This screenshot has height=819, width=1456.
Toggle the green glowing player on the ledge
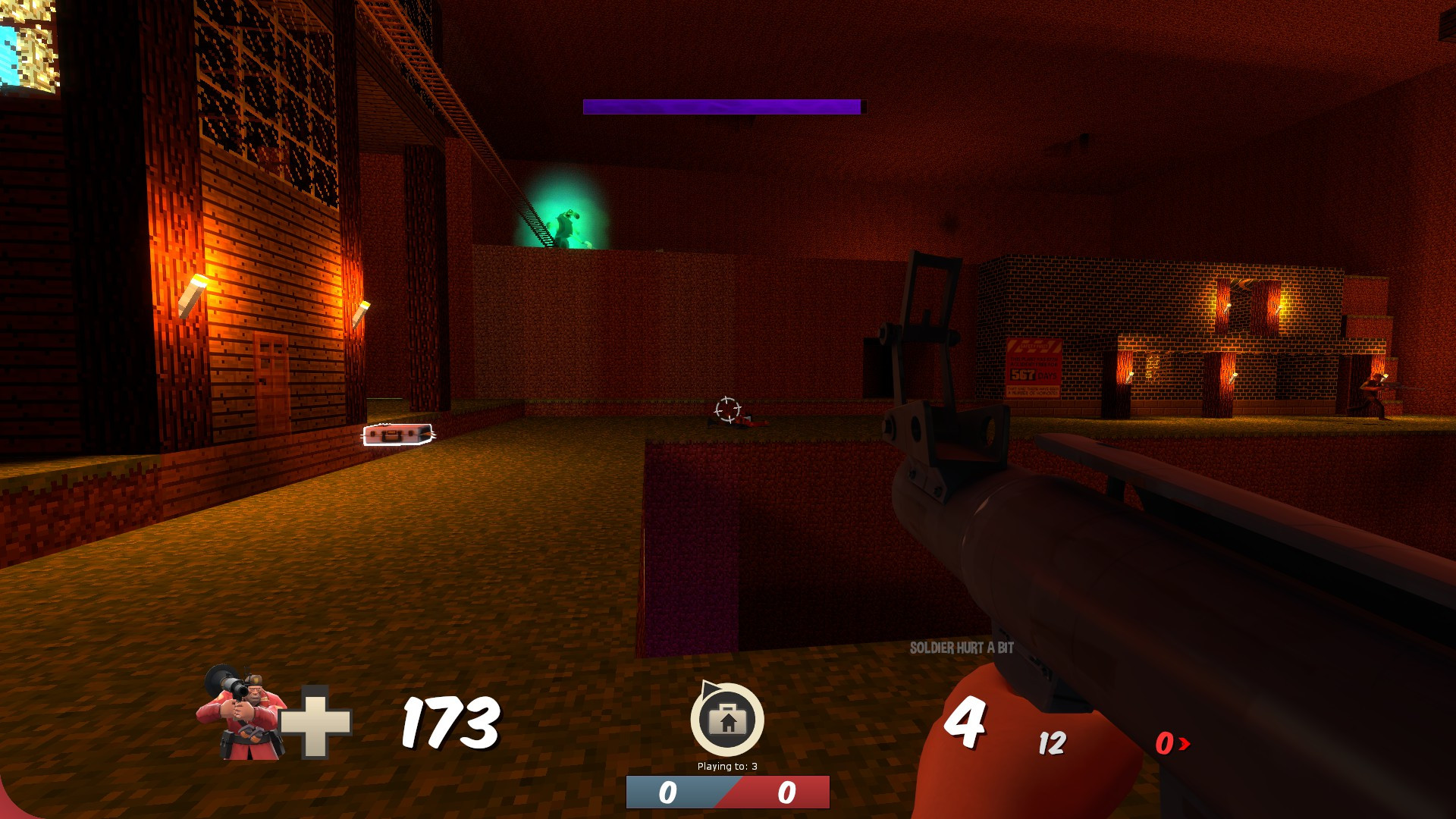(x=563, y=224)
